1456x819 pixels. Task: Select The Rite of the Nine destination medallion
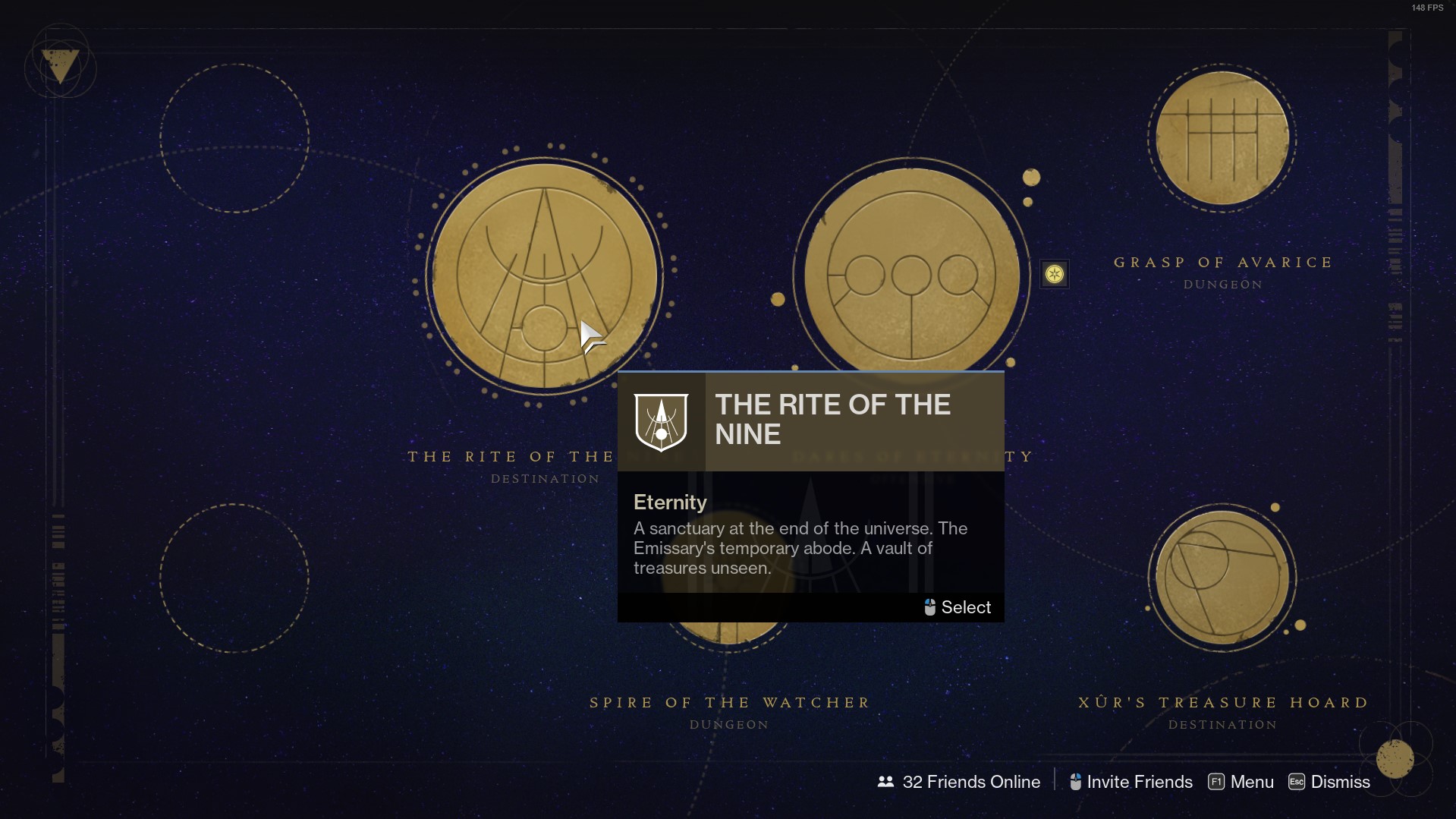(x=544, y=276)
